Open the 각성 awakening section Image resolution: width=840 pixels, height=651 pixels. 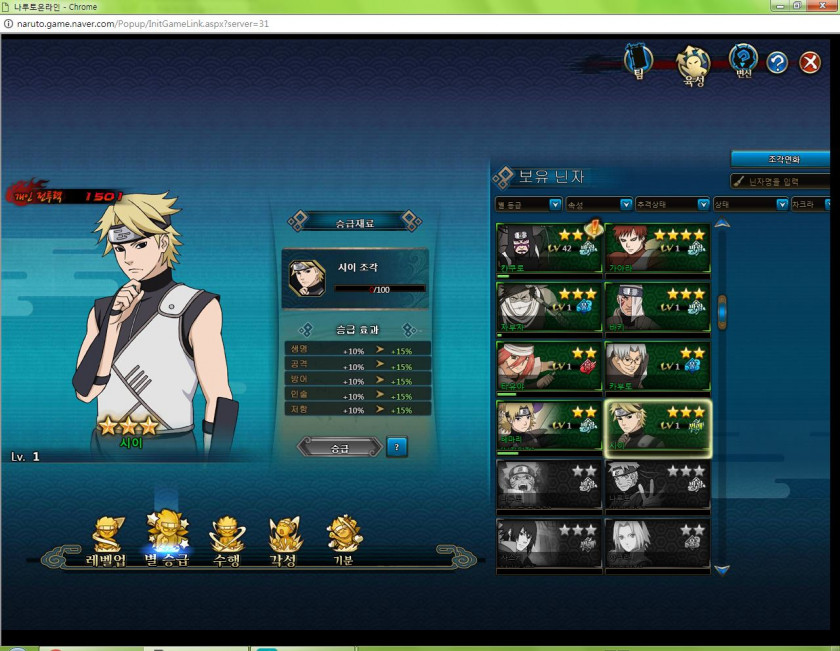(285, 541)
